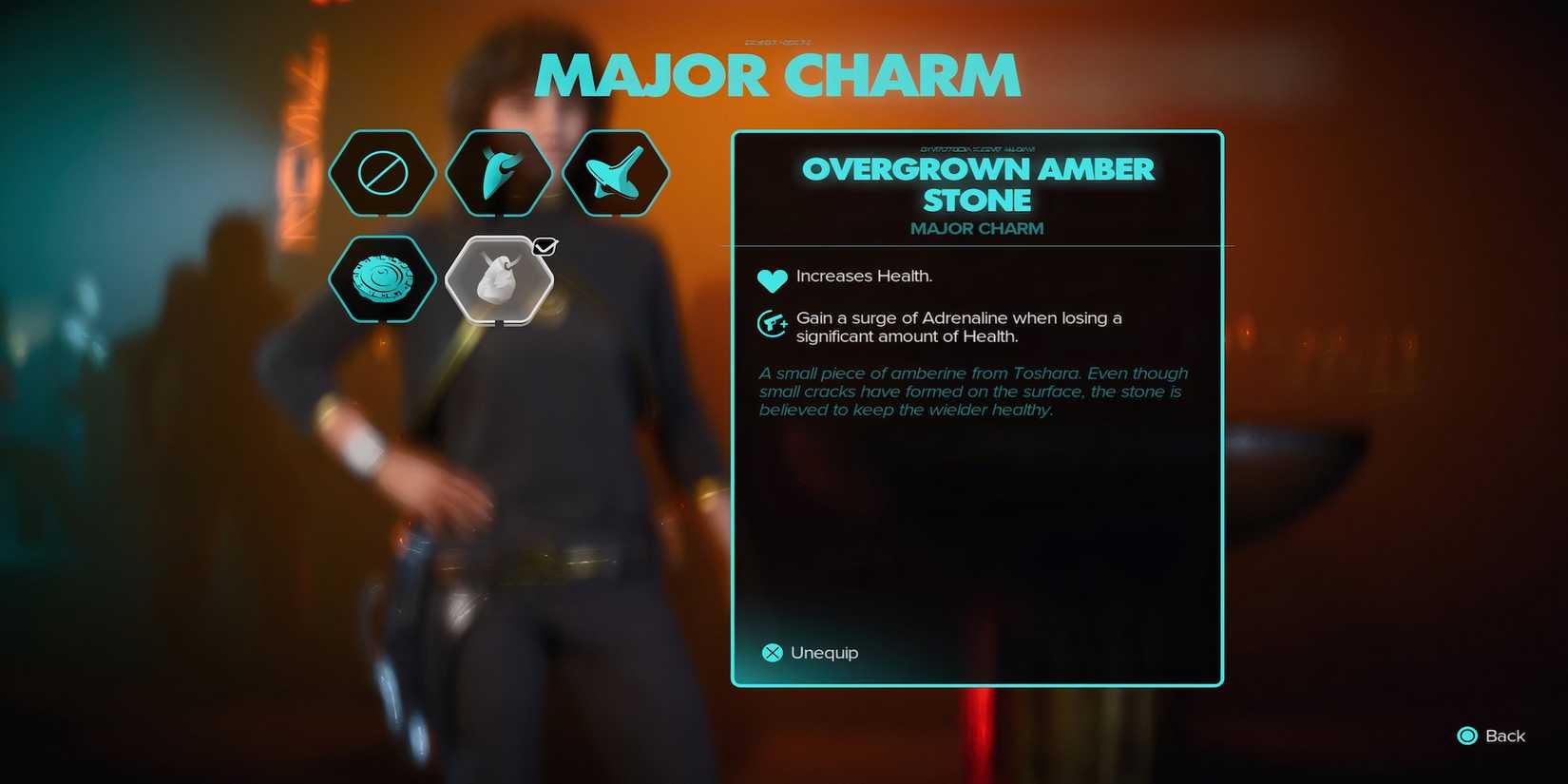The image size is (1568, 784).
Task: Toggle the equipped checkmark on the stone charm
Action: 545,246
